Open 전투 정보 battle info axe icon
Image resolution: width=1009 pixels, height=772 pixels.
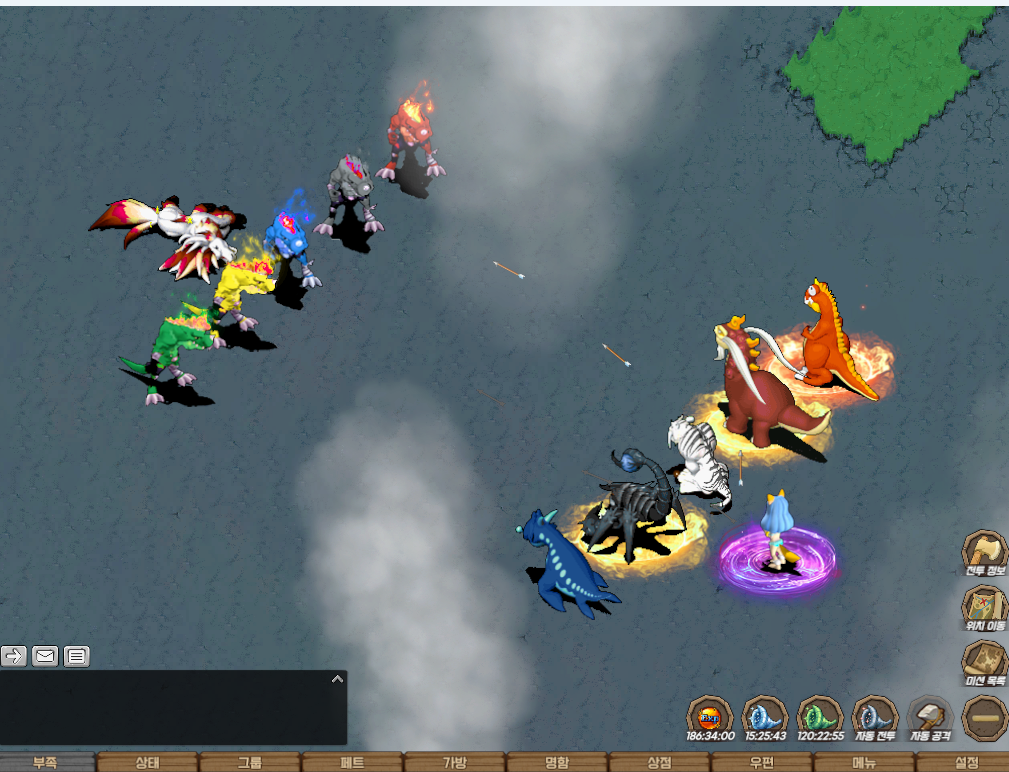point(984,552)
